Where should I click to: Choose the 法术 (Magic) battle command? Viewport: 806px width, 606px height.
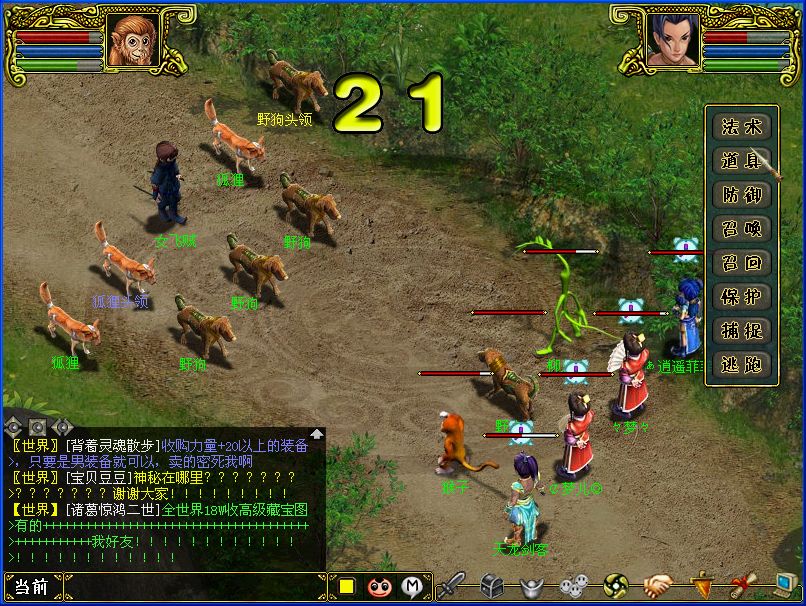coord(741,127)
